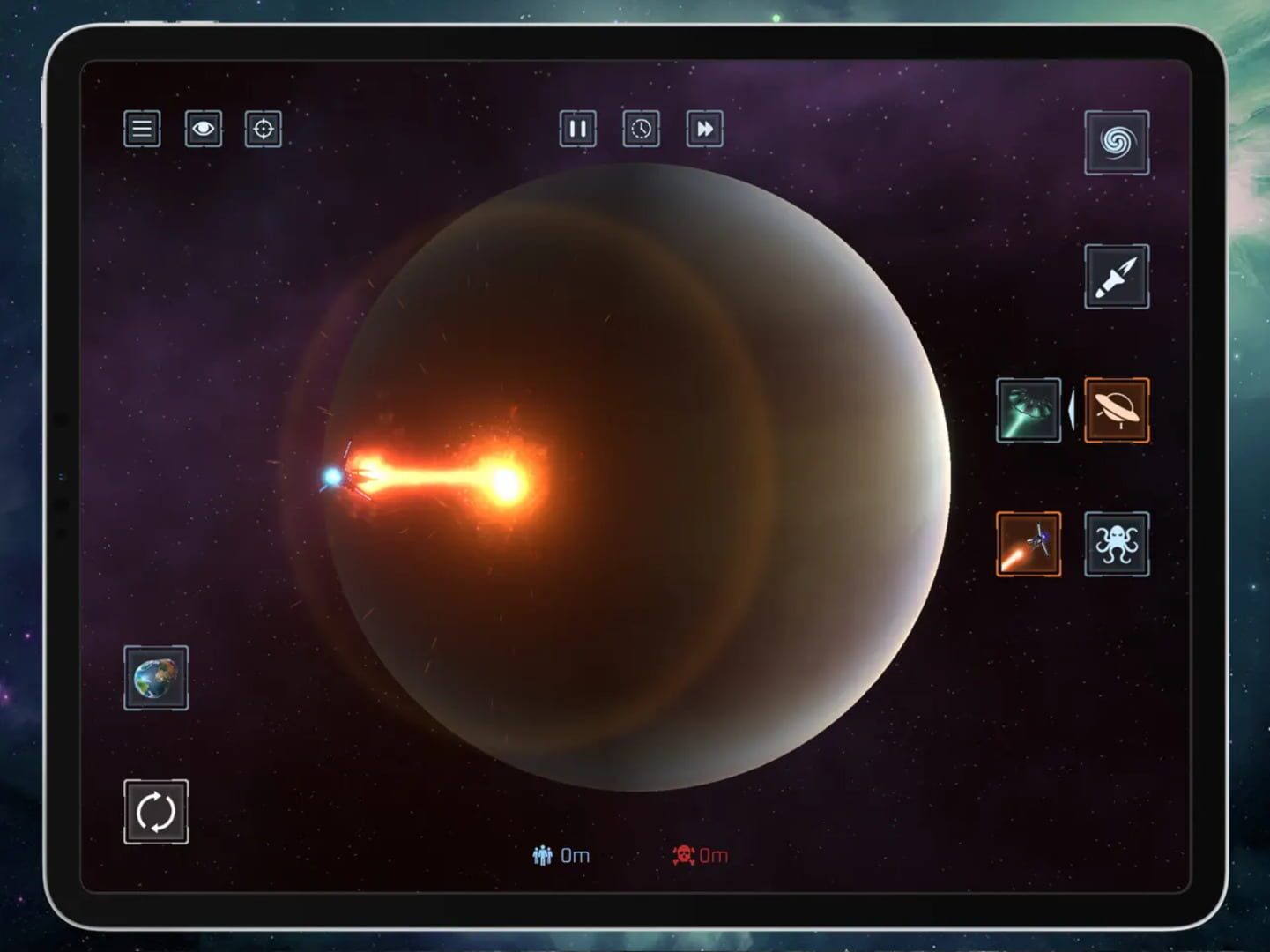Toggle UI visibility with the eye icon
The width and height of the screenshot is (1270, 952).
click(202, 129)
